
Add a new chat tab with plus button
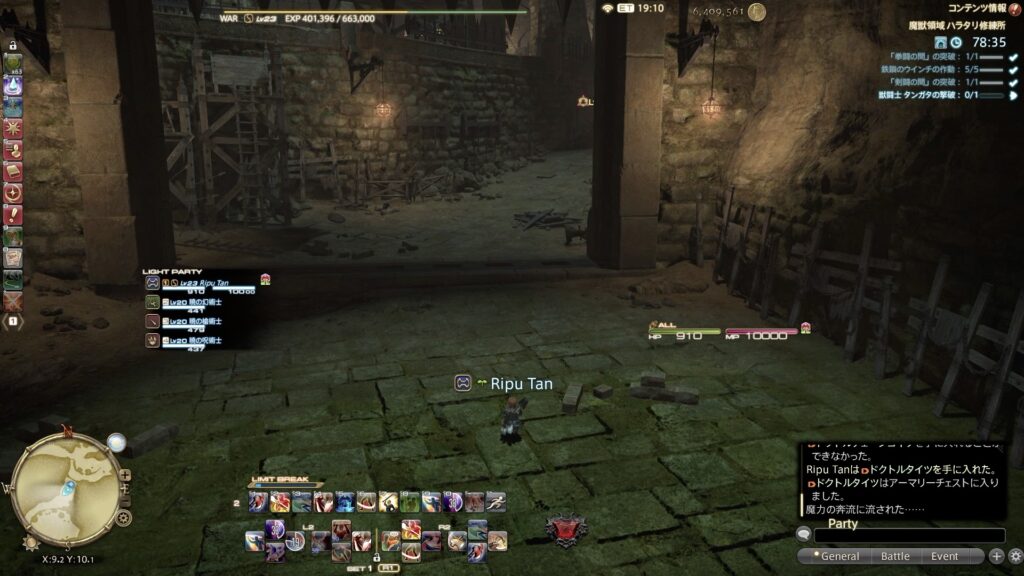click(x=996, y=556)
